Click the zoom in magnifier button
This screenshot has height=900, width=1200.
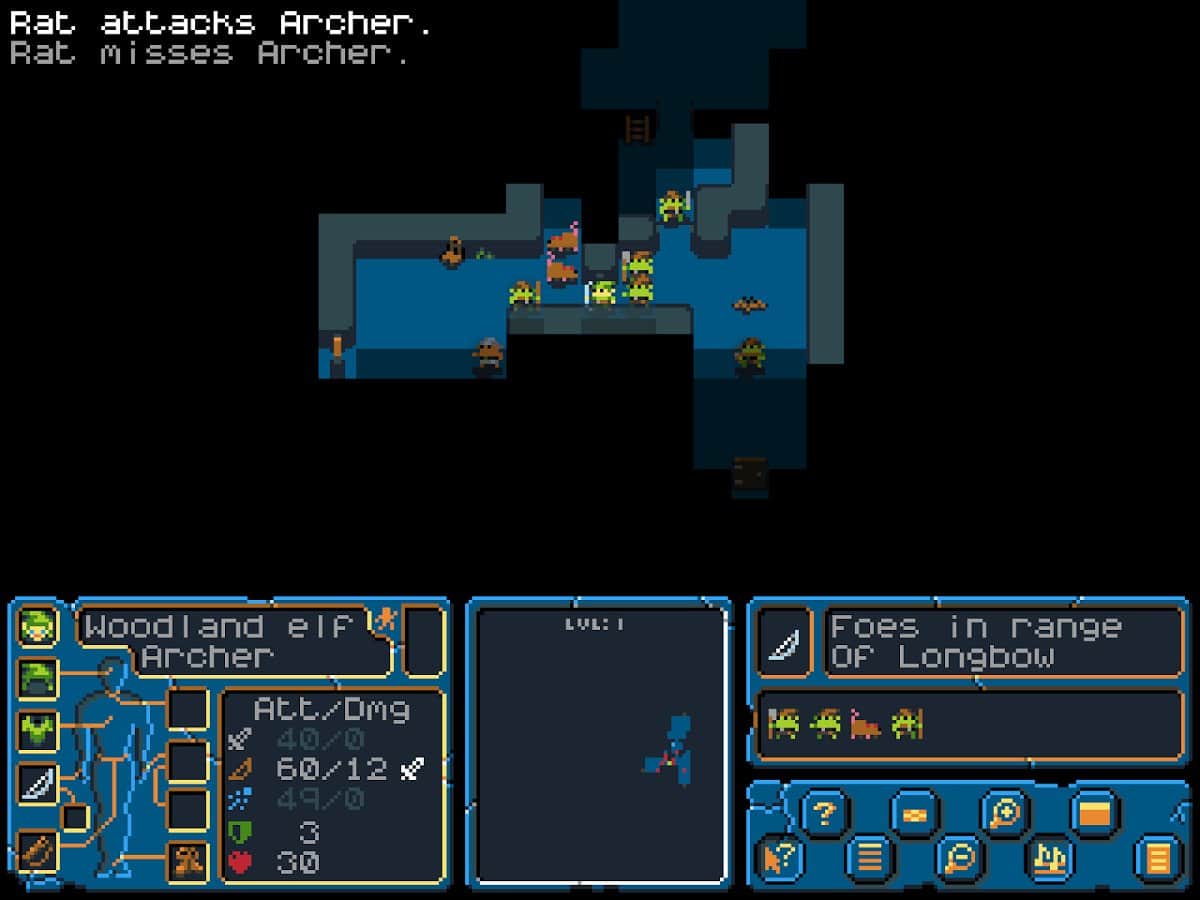(x=1004, y=812)
